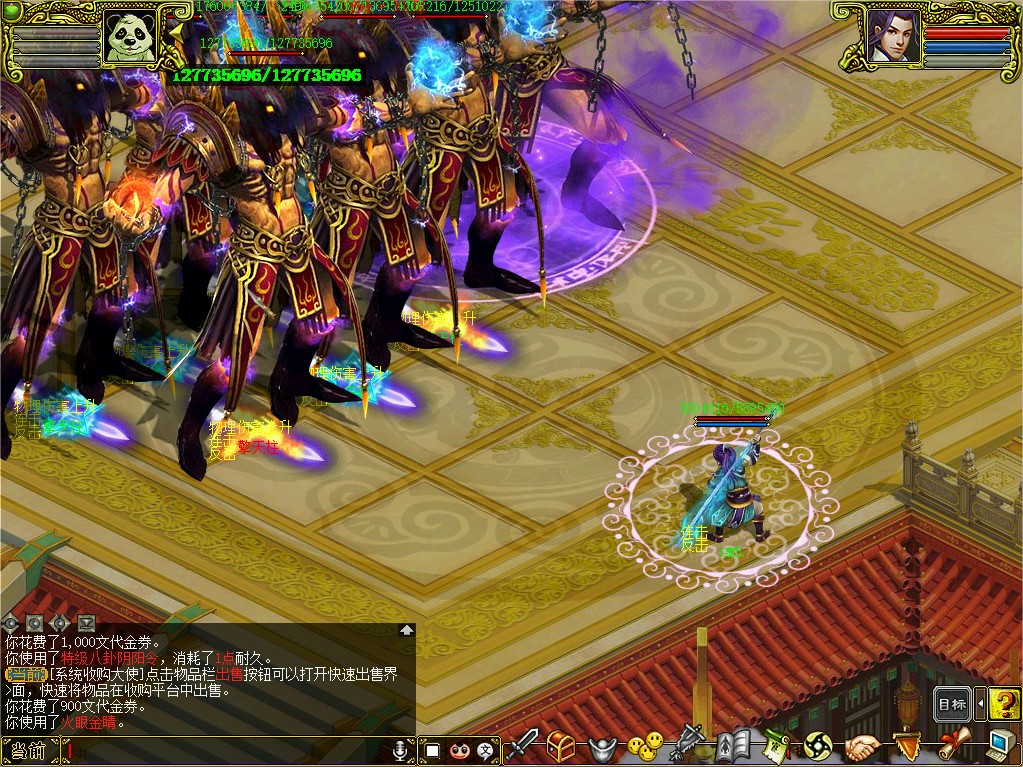
Task: Open the handshake trade icon
Action: click(862, 746)
